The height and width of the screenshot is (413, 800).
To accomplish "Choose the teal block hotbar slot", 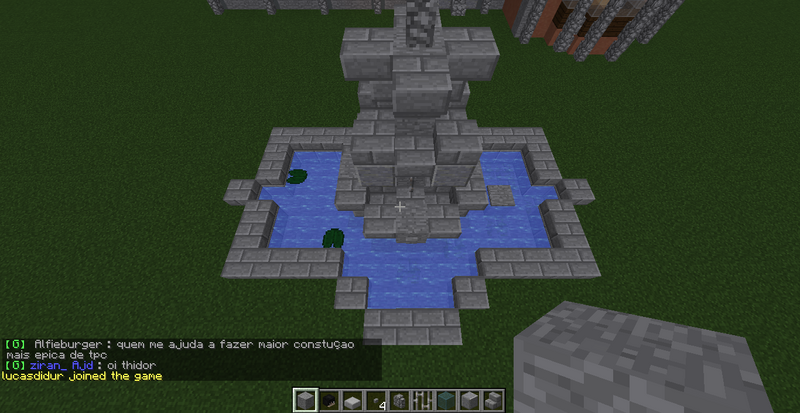I will (444, 401).
